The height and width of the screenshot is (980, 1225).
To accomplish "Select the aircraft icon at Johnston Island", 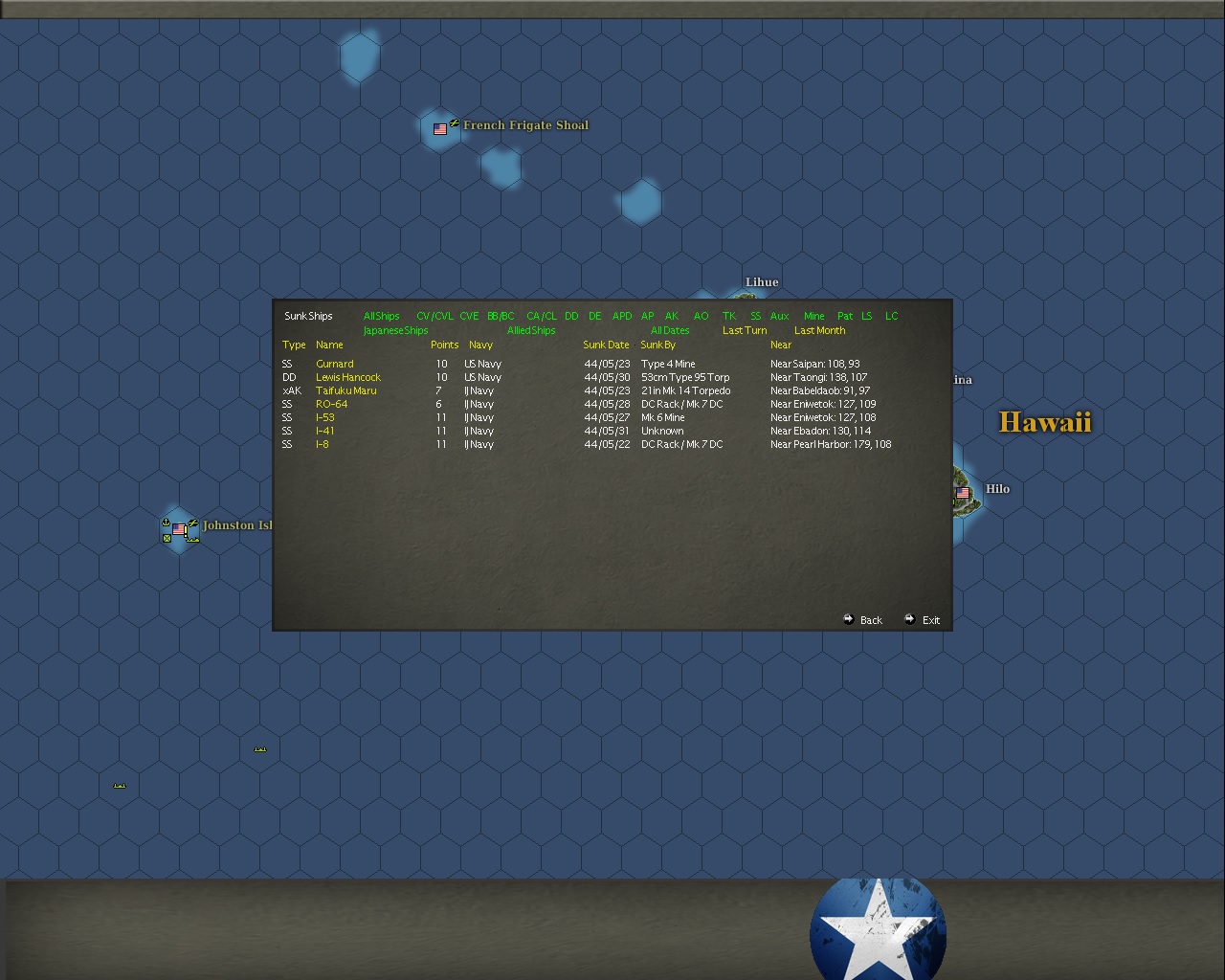I will click(x=193, y=523).
